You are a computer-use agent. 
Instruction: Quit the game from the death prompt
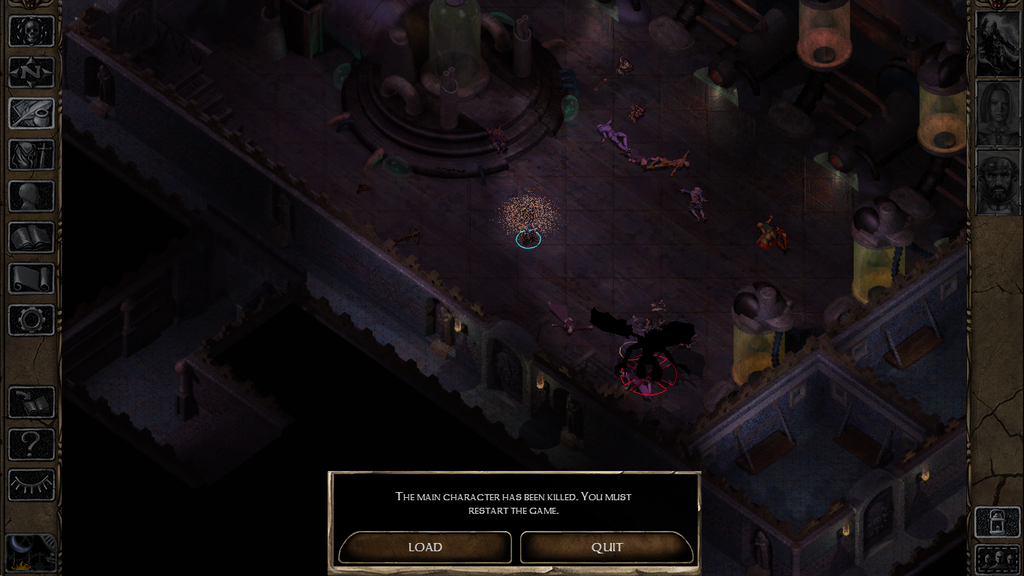click(606, 547)
